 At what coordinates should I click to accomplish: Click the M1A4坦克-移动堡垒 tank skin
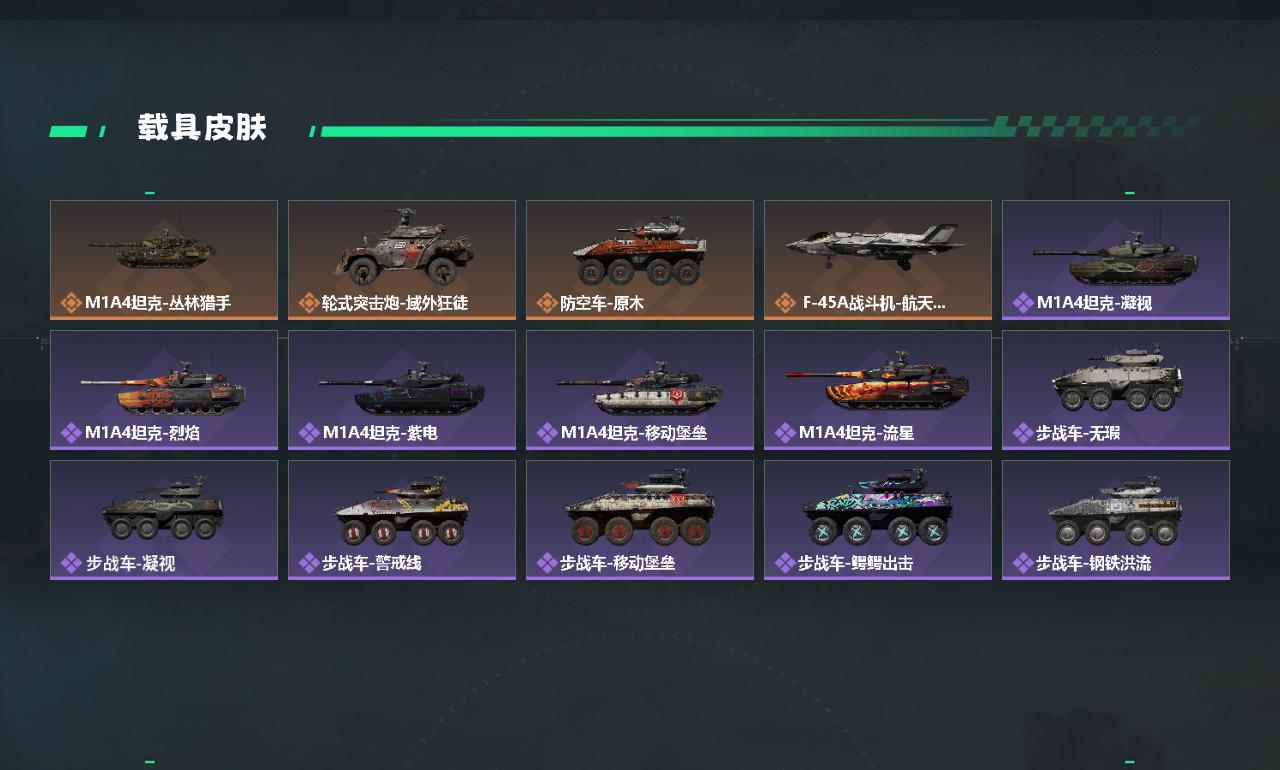[640, 390]
